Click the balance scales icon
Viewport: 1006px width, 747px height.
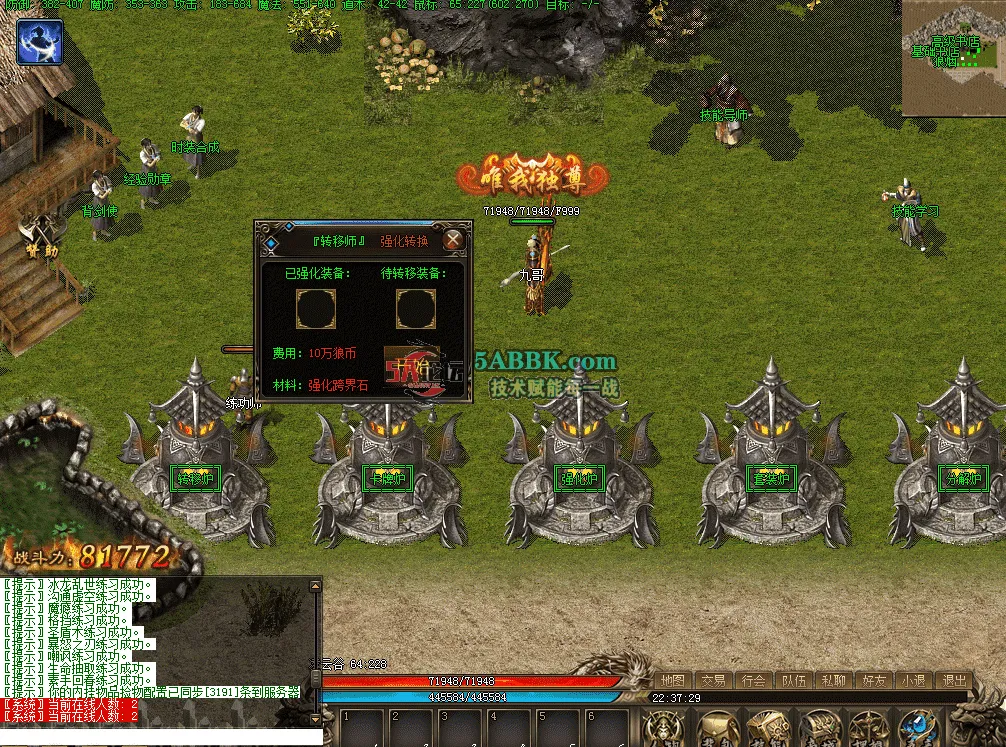(867, 730)
